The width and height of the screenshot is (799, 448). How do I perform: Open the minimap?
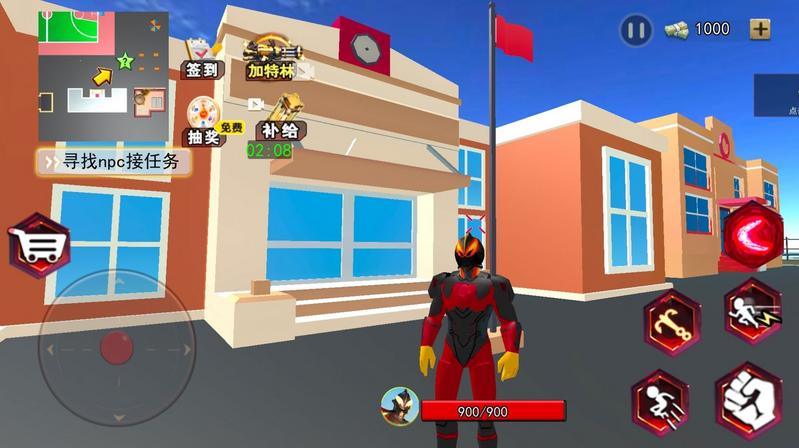(104, 77)
